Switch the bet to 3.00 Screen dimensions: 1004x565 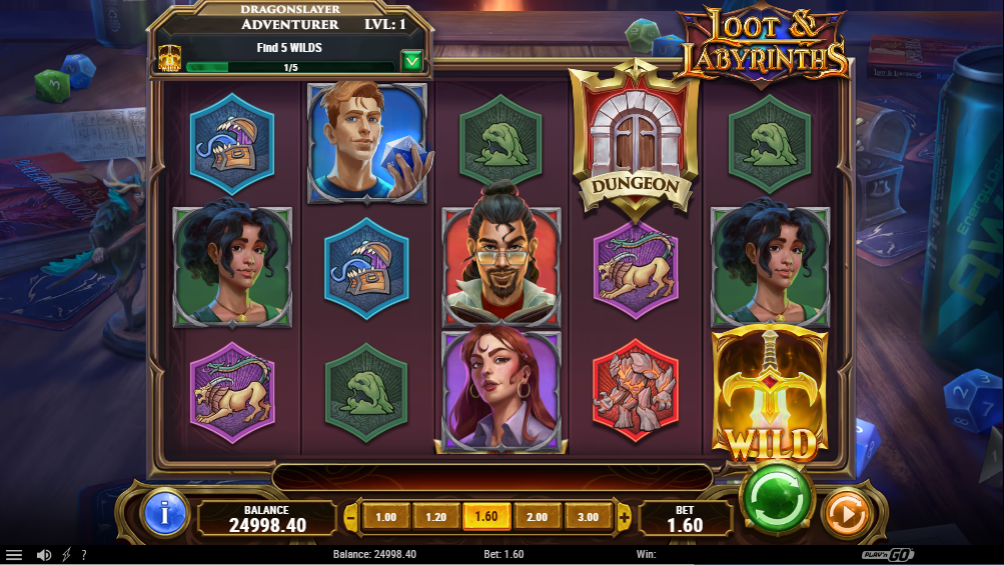tap(588, 517)
